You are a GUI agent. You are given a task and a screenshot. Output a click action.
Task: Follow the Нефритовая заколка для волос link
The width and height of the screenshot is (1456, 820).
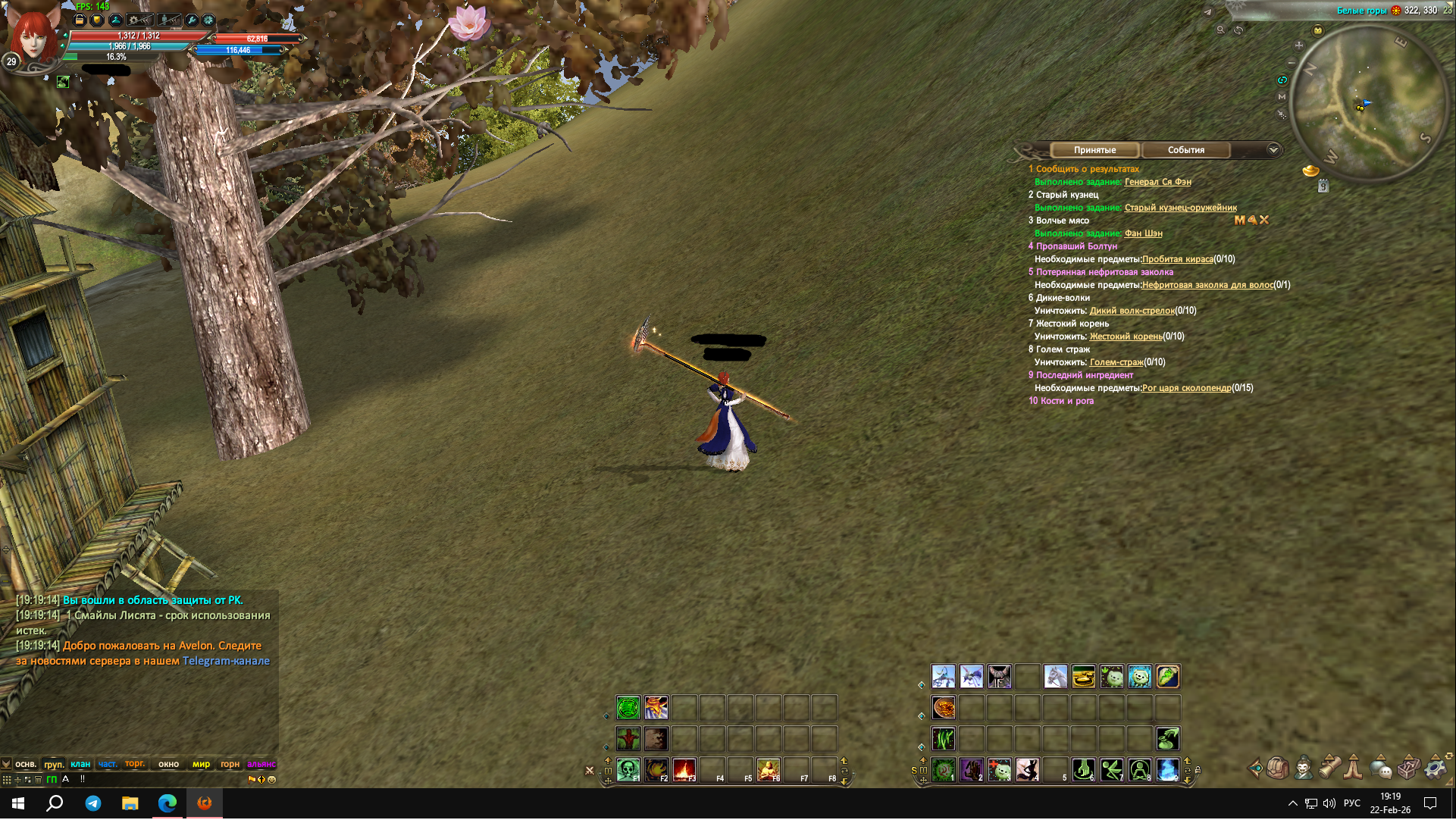click(x=1207, y=285)
